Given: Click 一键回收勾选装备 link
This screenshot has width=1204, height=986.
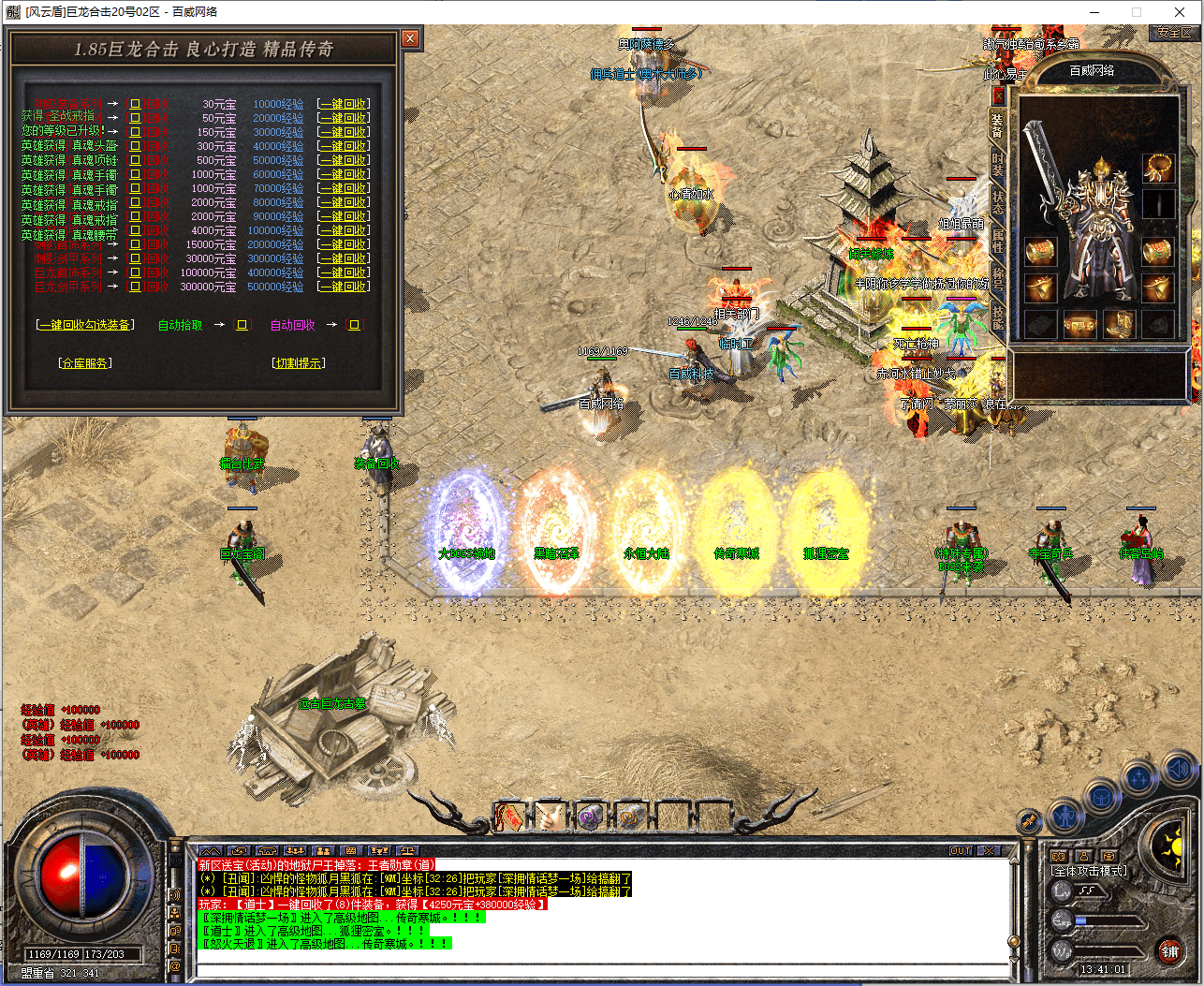Looking at the screenshot, I should (x=85, y=325).
